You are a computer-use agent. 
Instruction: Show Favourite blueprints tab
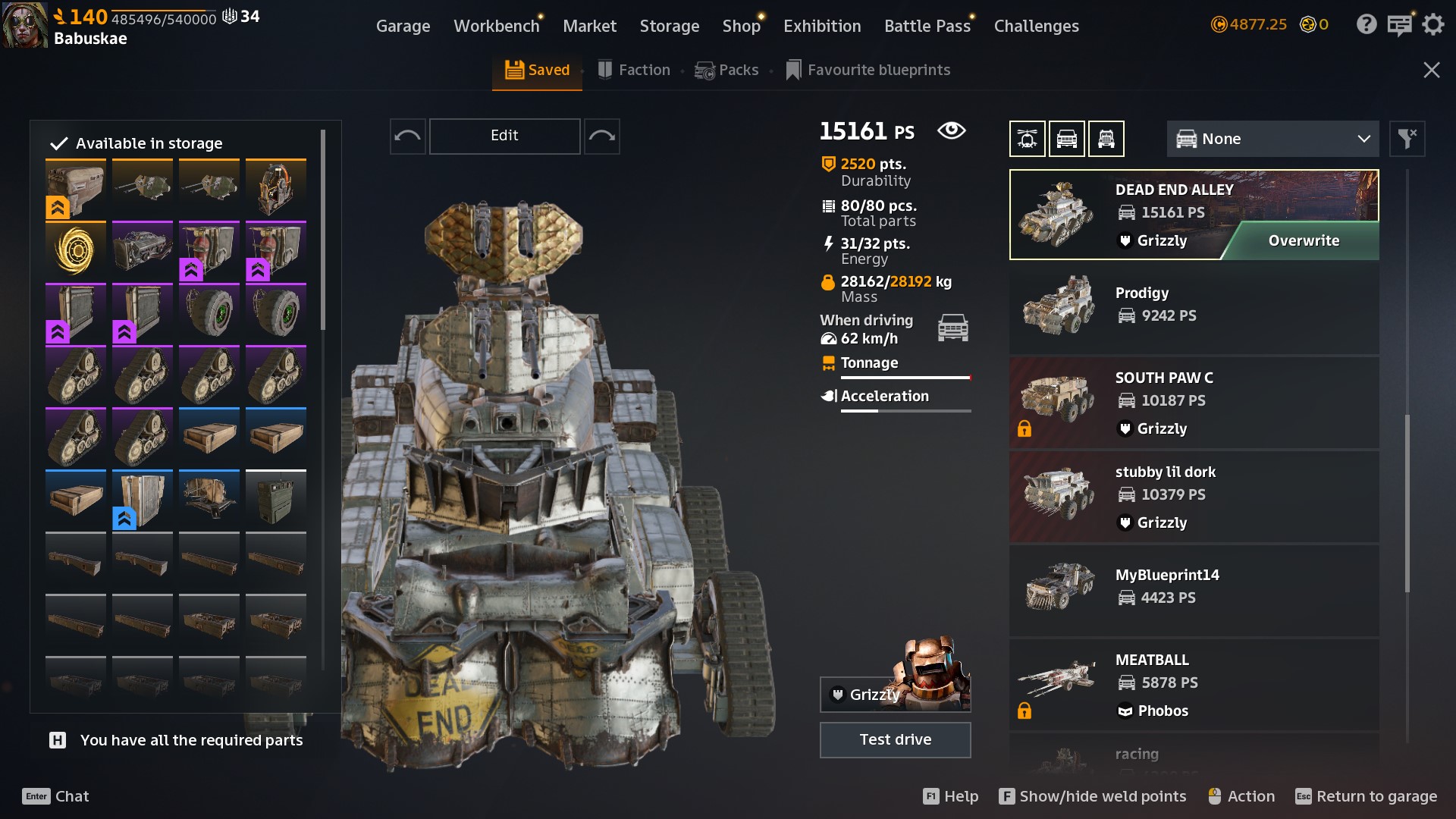[x=868, y=70]
